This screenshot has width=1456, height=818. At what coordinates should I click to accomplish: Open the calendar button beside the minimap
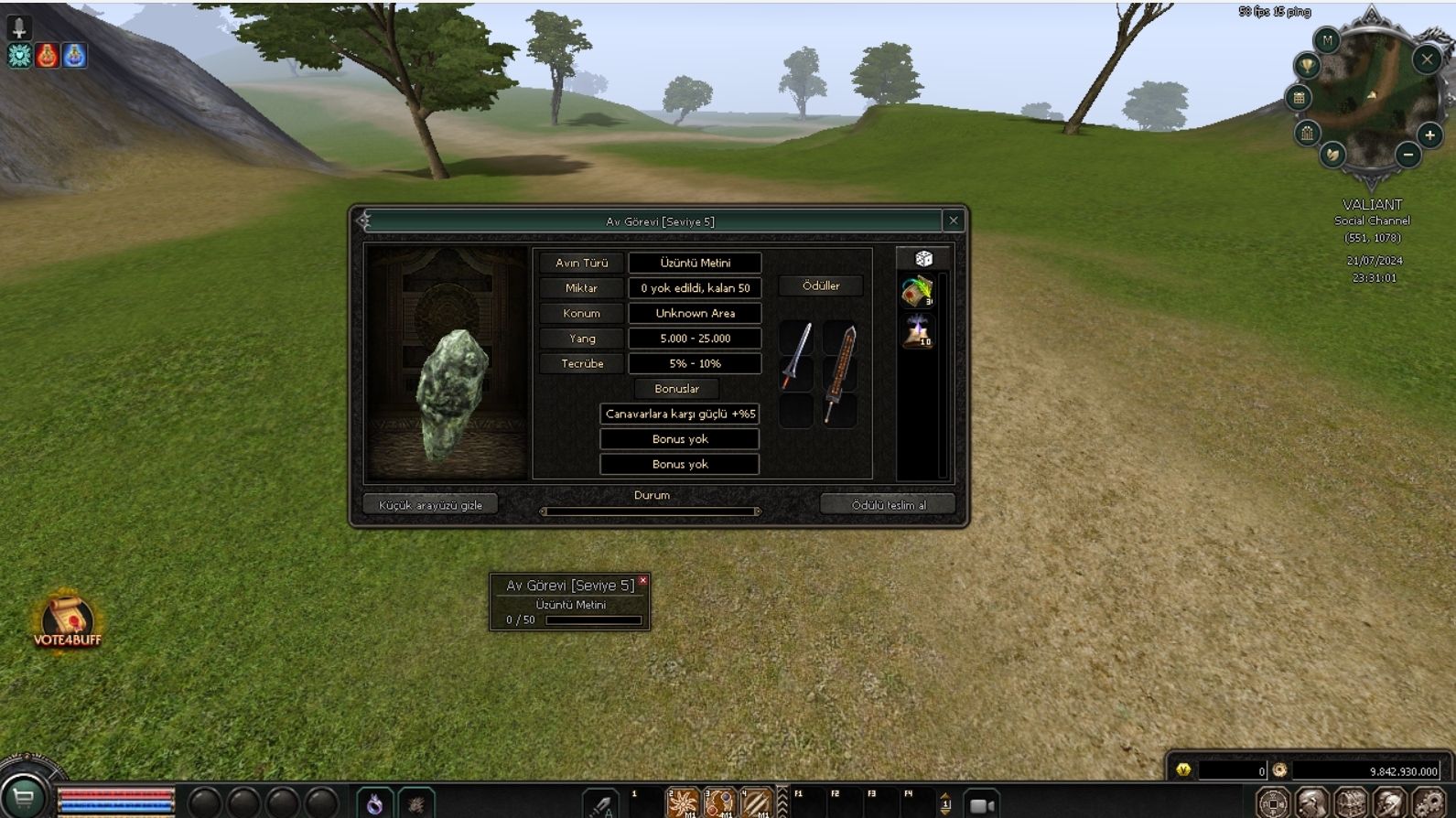point(1299,98)
